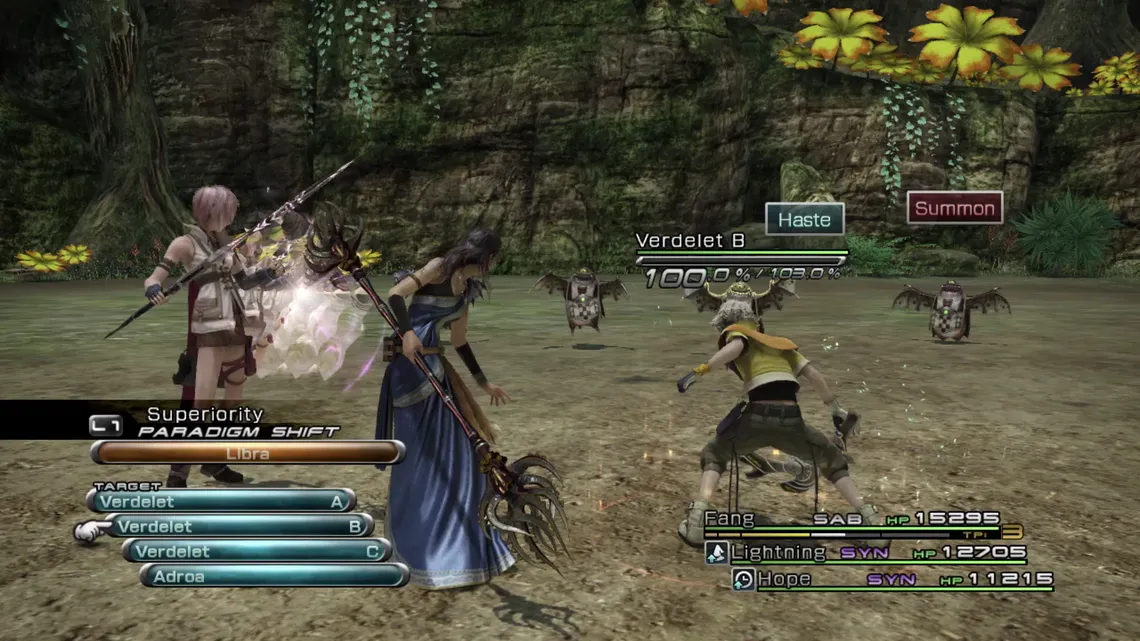This screenshot has height=641, width=1140.
Task: Select Adroa as the target
Action: click(274, 576)
